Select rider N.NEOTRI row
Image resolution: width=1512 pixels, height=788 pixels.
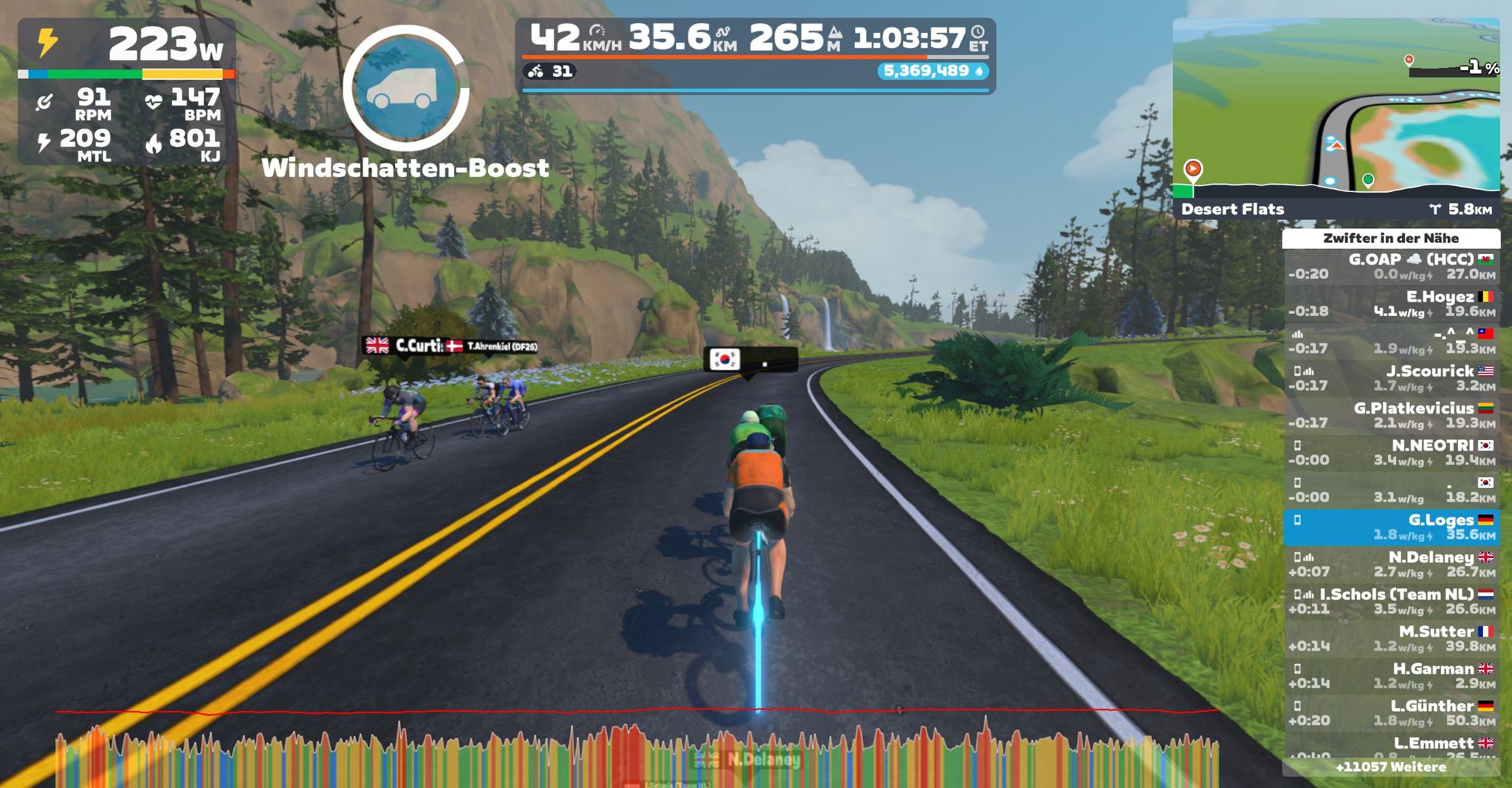click(x=1392, y=453)
